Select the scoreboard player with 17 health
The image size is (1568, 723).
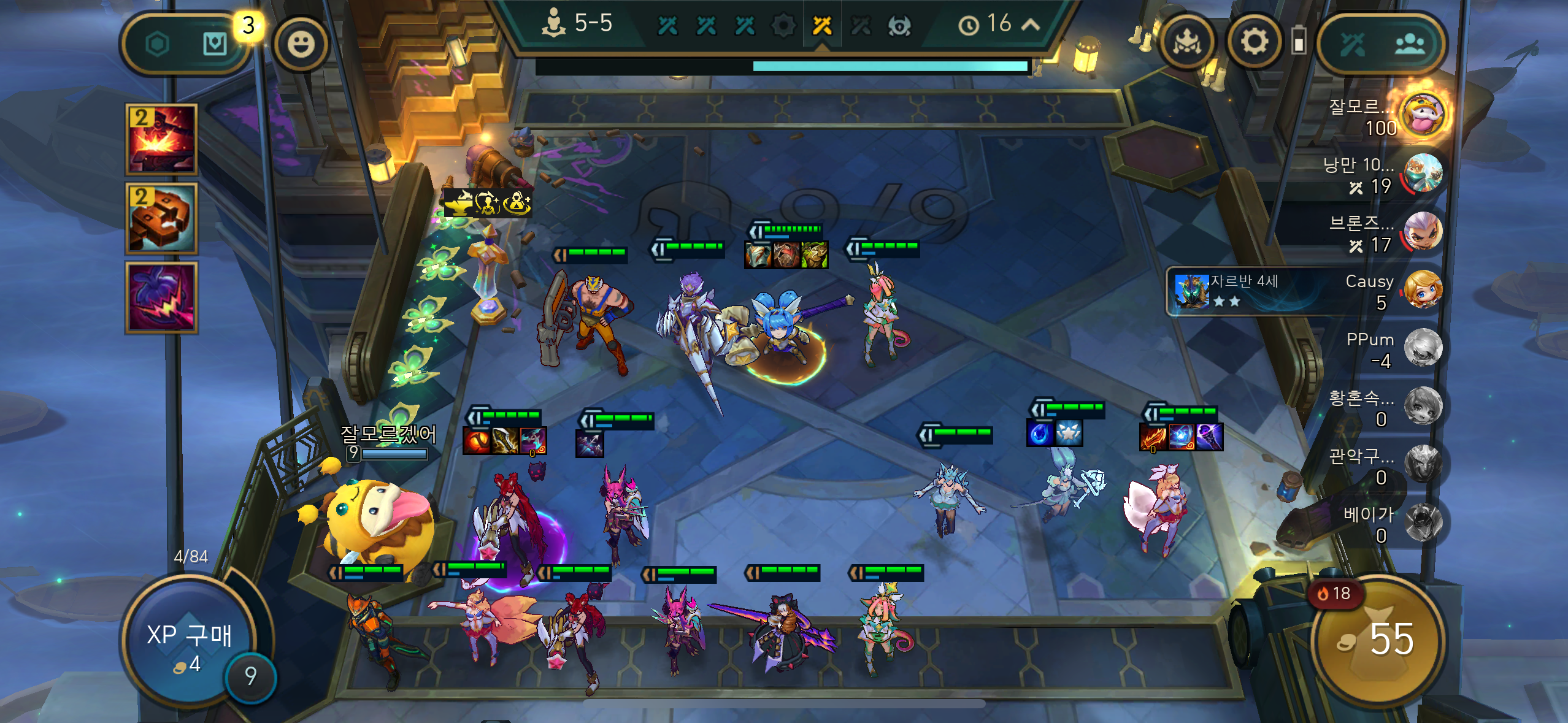pos(1423,232)
